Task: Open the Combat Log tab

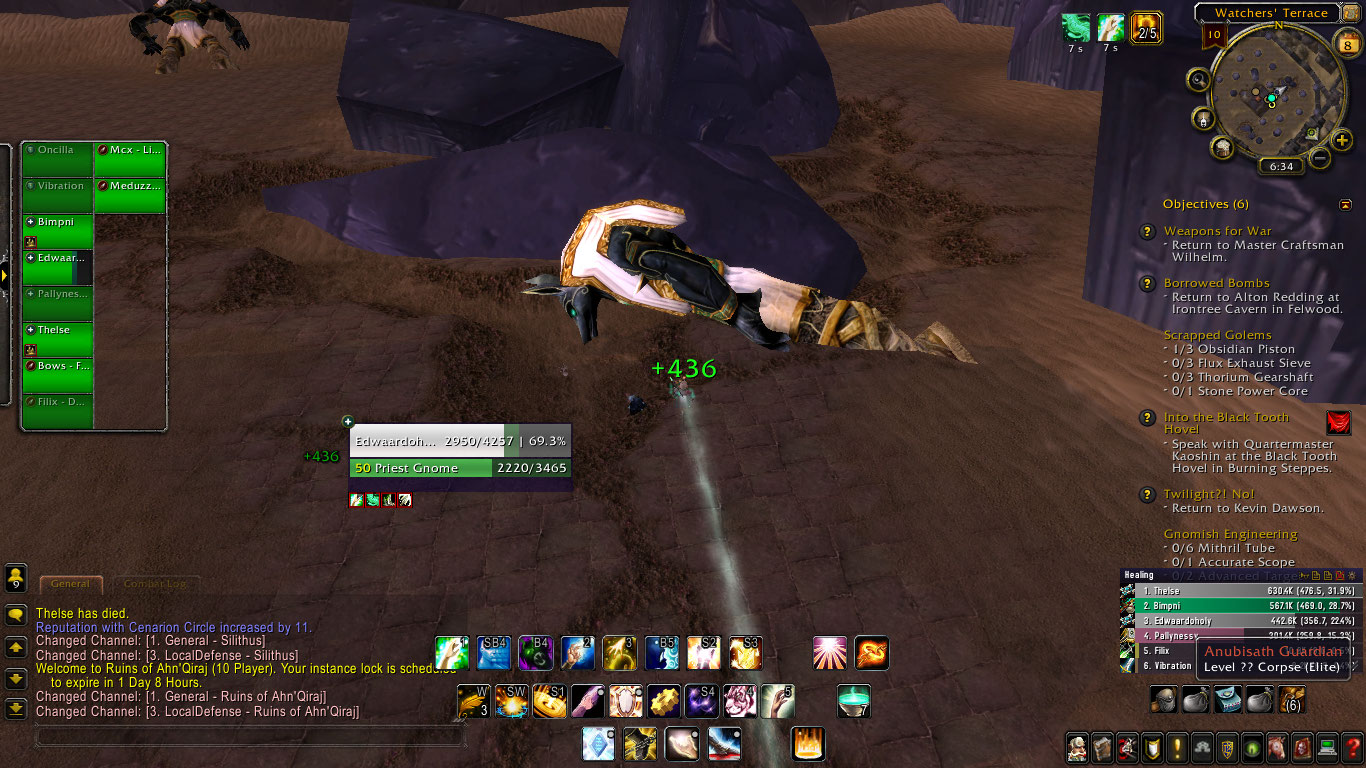Action: point(153,583)
